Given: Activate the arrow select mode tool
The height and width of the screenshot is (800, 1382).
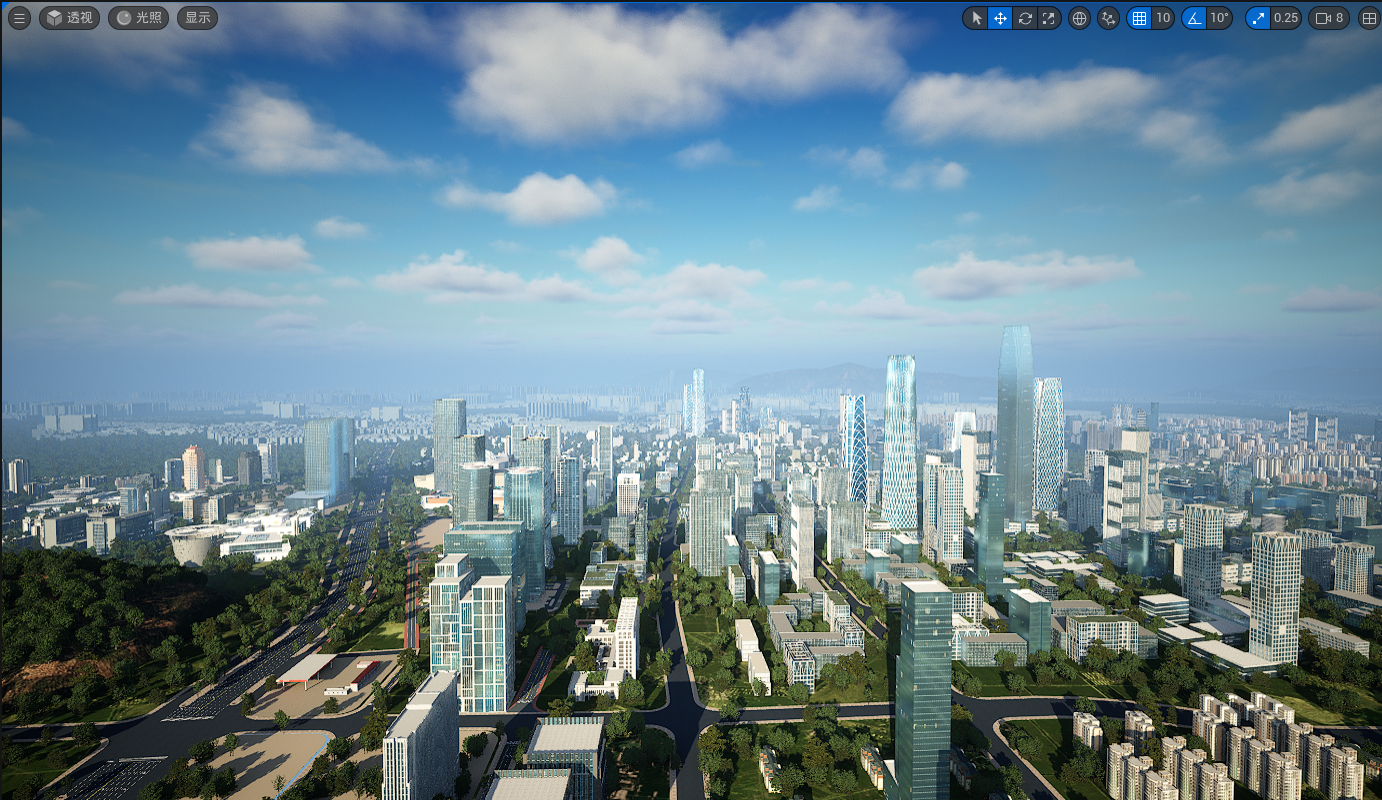Looking at the screenshot, I should 976,18.
